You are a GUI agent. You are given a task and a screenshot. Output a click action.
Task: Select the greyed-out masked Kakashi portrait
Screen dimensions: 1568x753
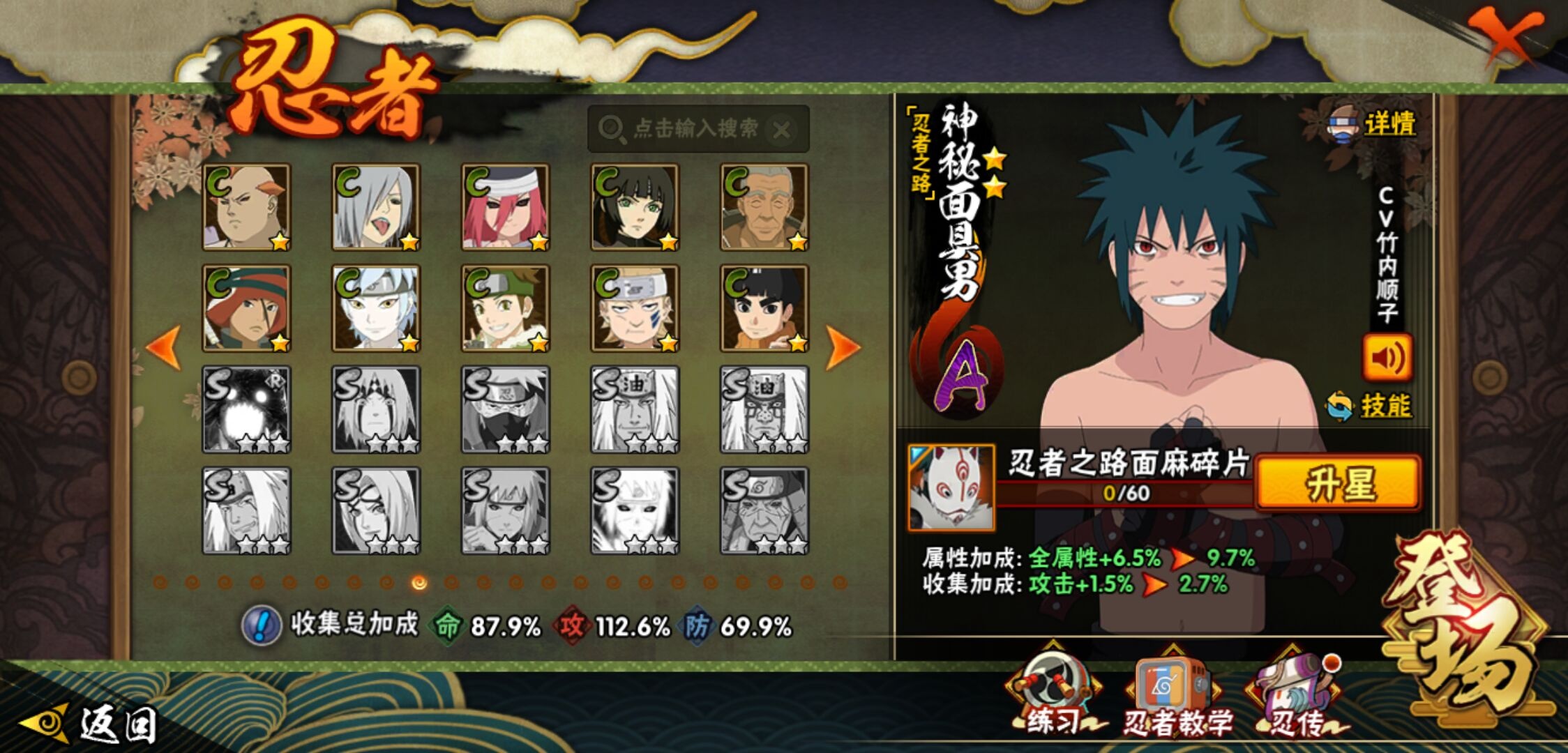pos(505,409)
